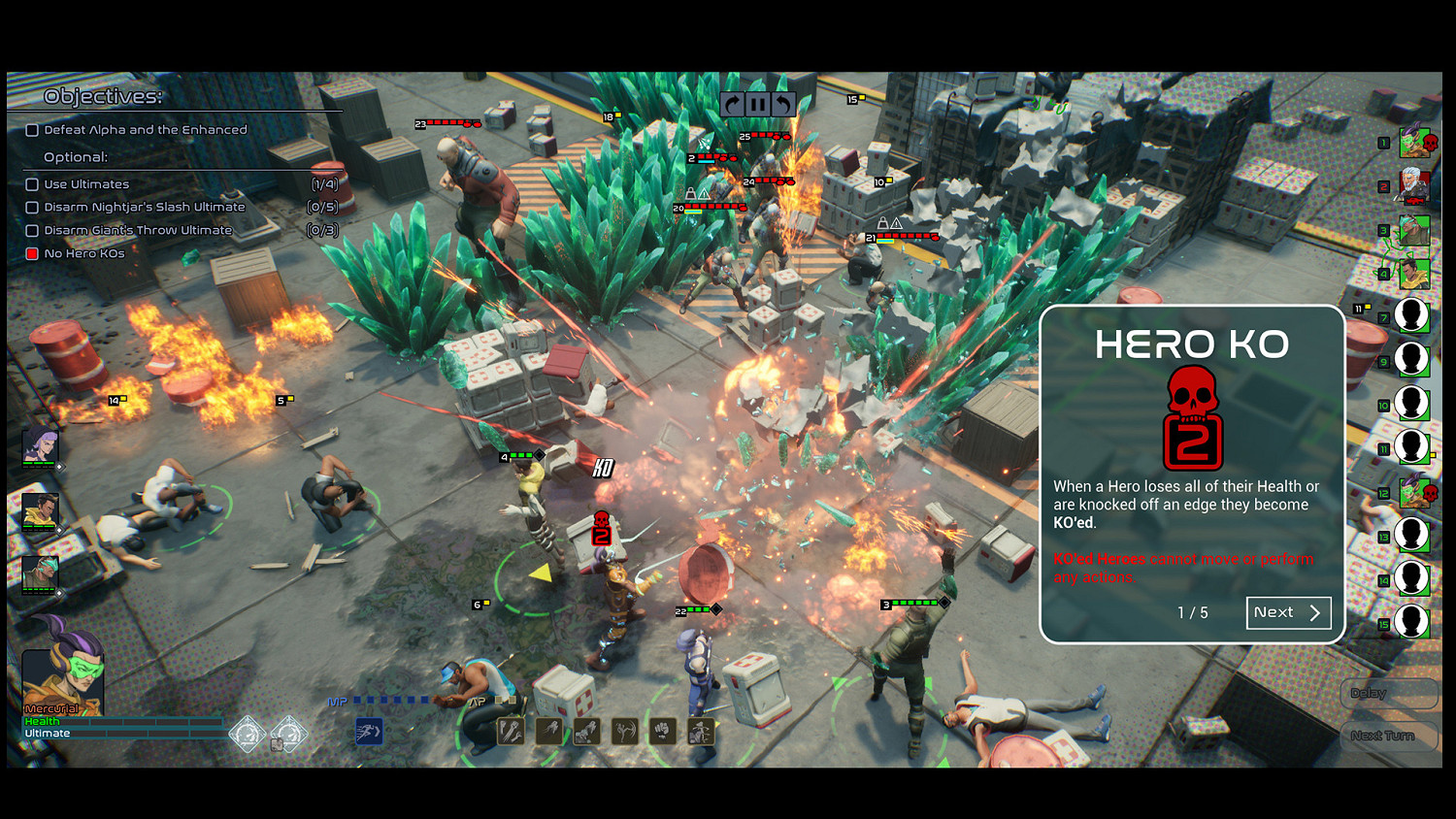Select the claw slash ability in the action bar
This screenshot has width=1456, height=819.
pos(510,731)
